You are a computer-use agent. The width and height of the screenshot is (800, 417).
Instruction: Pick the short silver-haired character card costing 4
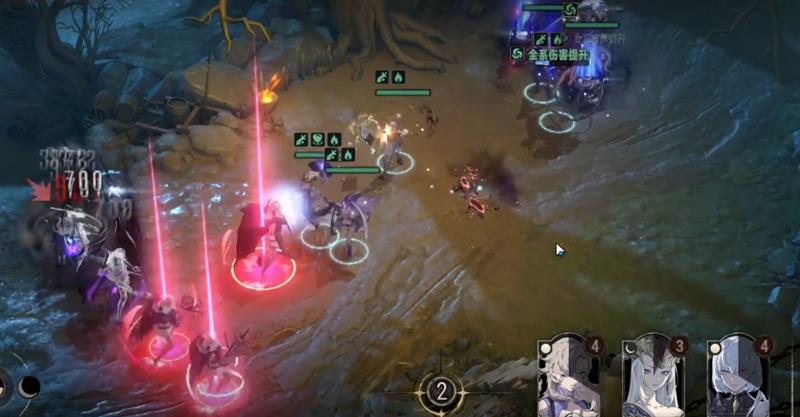click(737, 378)
